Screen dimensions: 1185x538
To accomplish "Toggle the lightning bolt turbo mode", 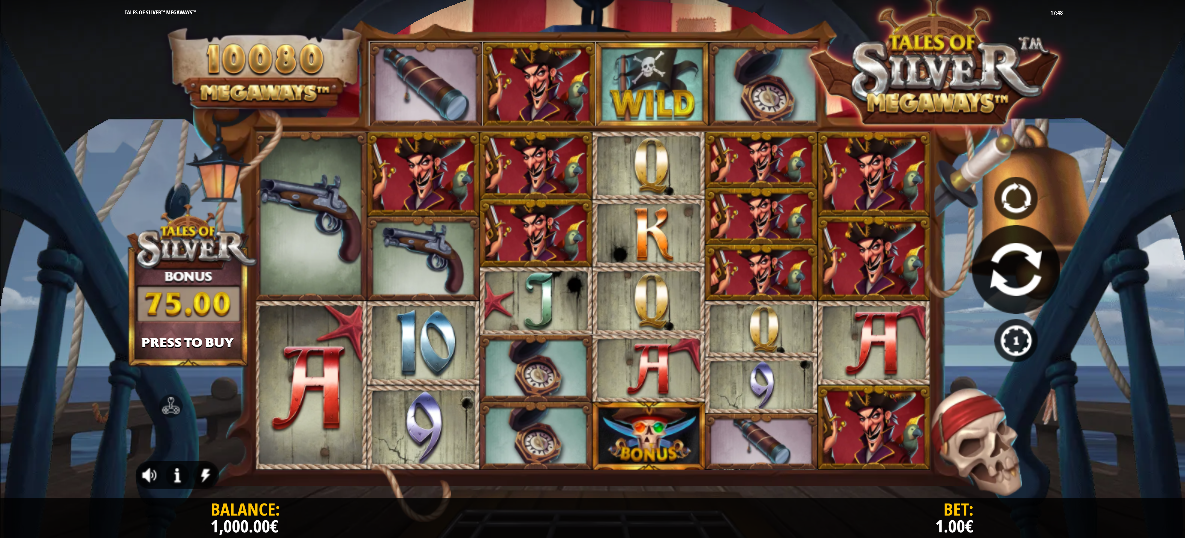I will tap(205, 475).
